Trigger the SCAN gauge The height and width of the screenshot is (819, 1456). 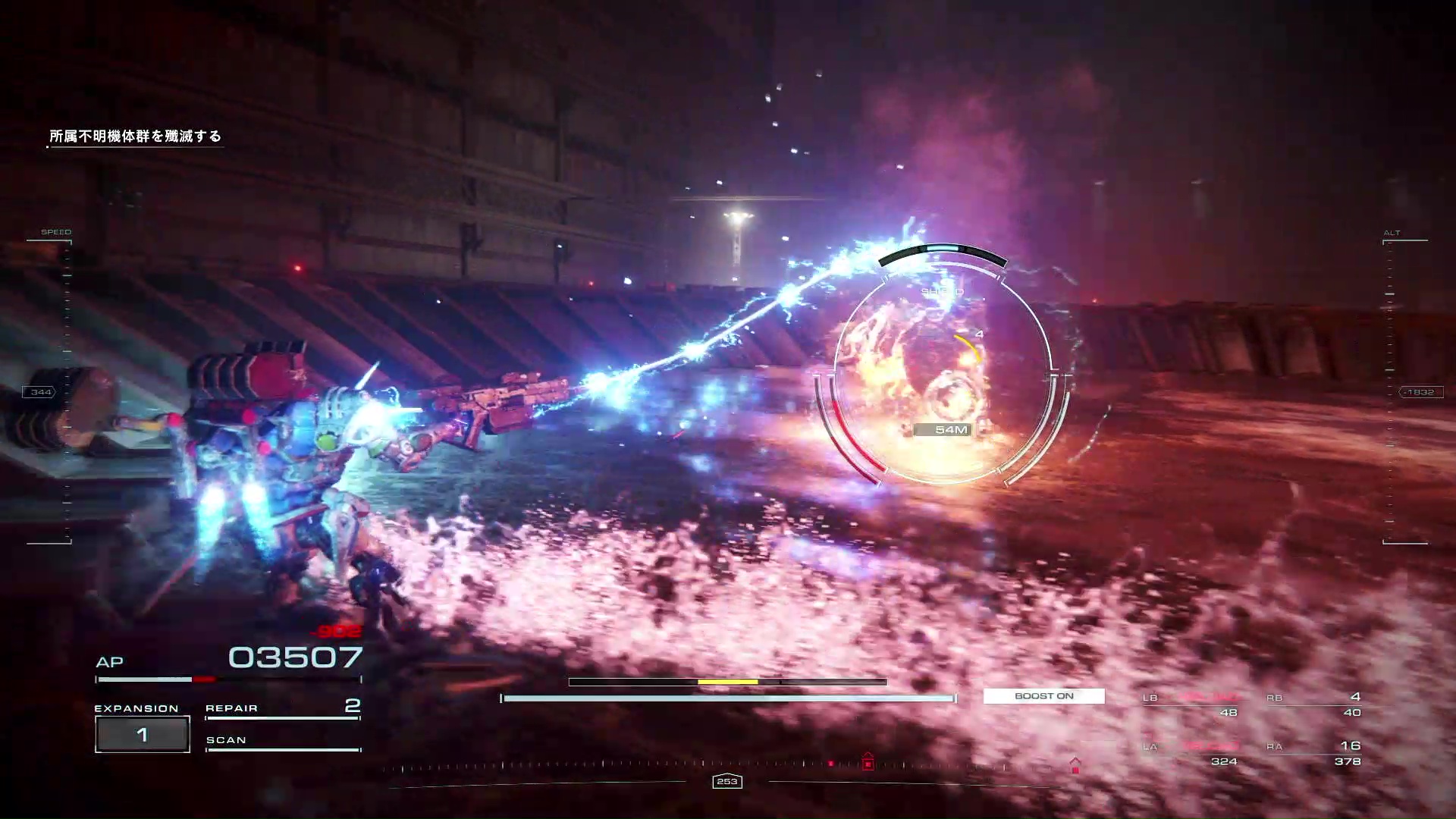point(282,742)
